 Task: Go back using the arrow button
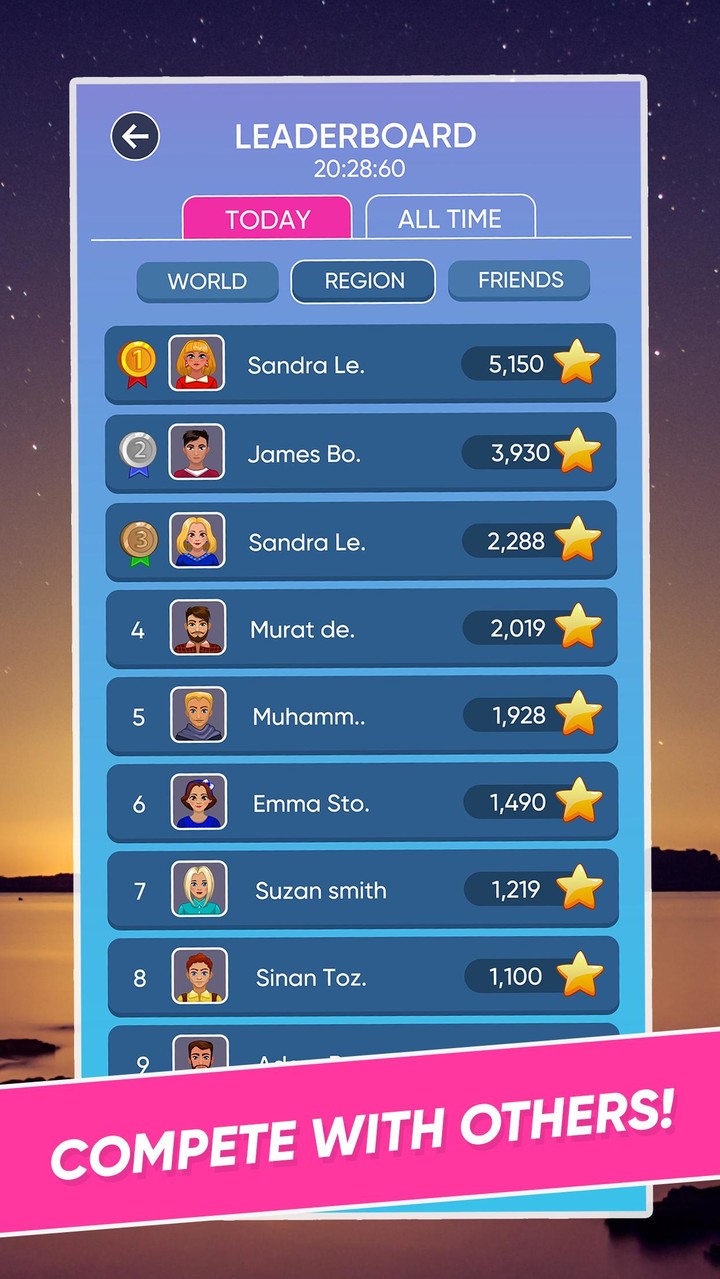pyautogui.click(x=135, y=136)
